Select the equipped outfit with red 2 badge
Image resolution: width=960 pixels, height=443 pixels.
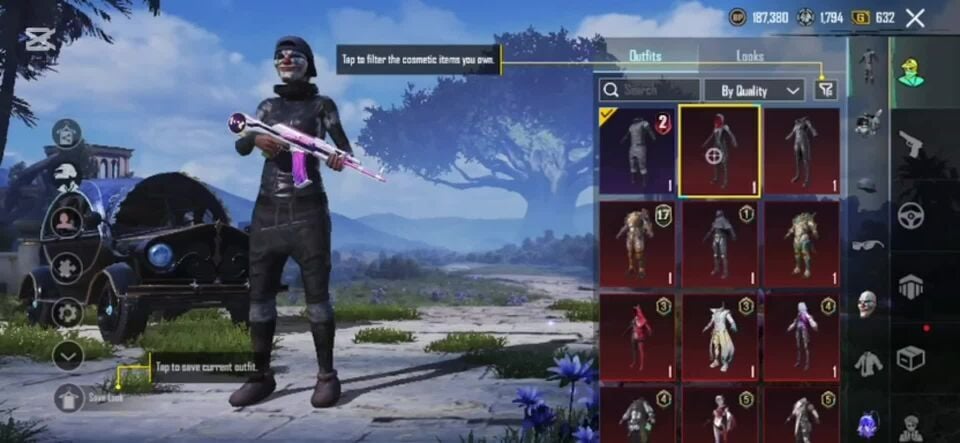point(638,151)
